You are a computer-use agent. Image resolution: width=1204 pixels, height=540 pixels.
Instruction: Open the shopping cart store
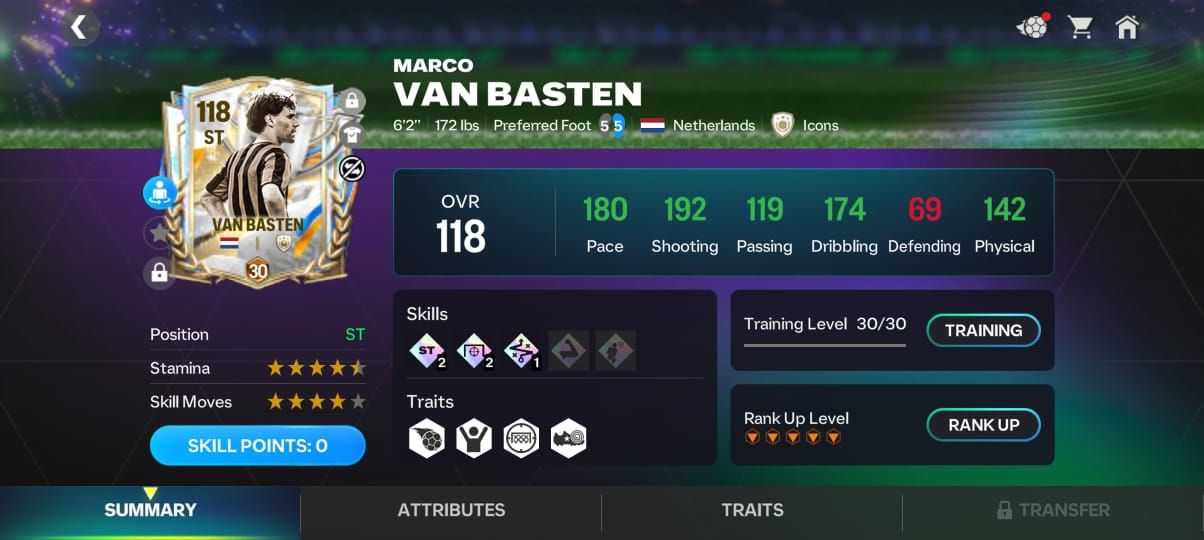[x=1080, y=27]
